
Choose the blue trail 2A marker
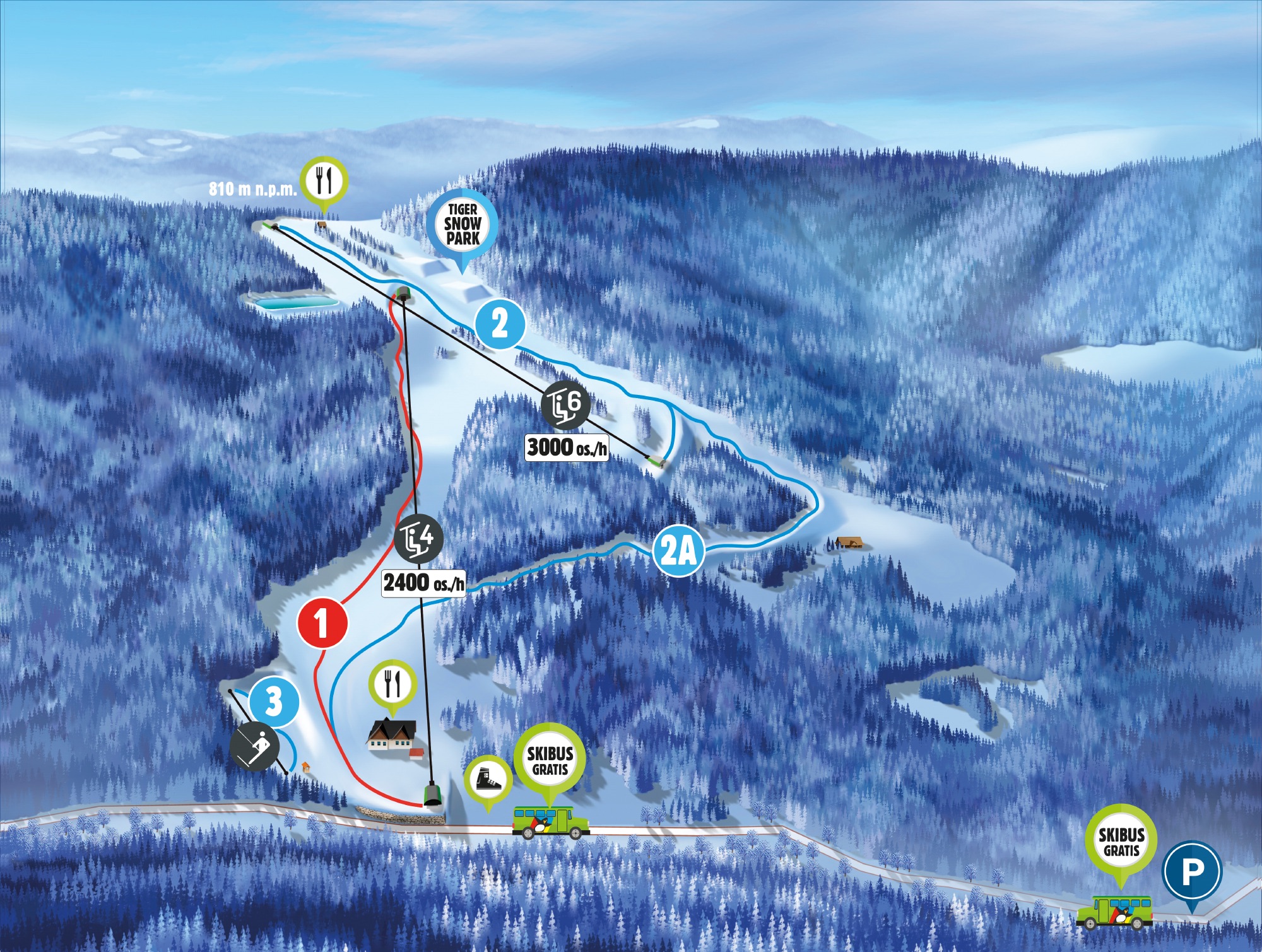point(678,551)
